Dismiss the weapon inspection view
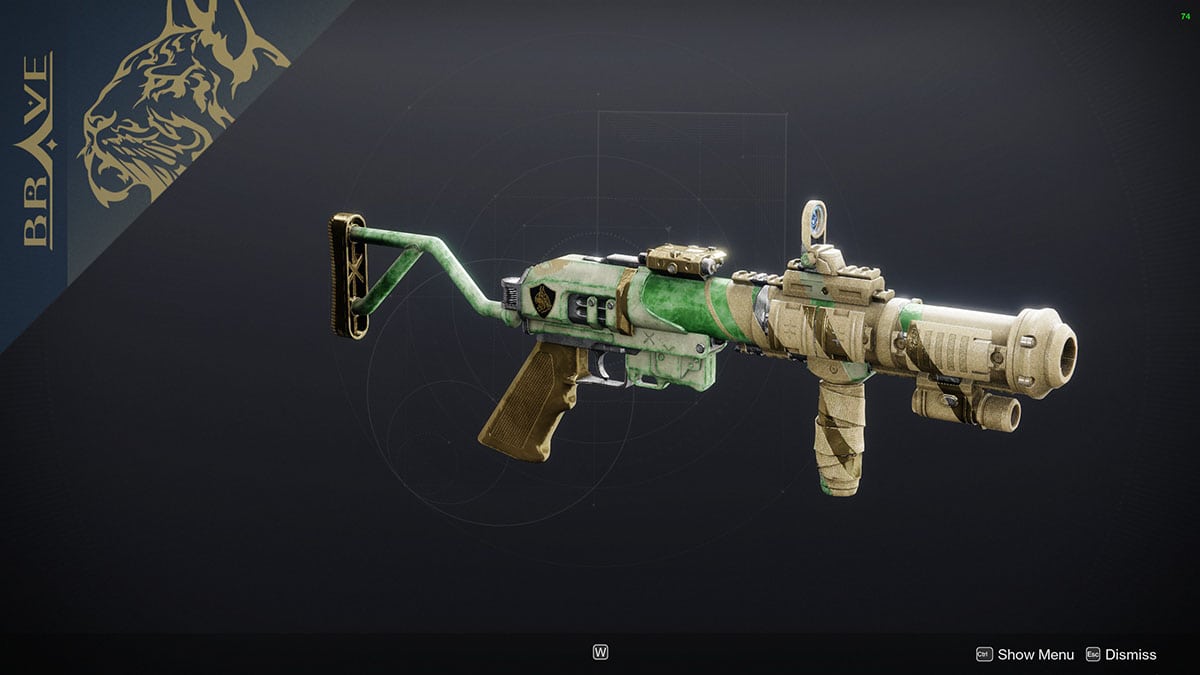 1120,654
